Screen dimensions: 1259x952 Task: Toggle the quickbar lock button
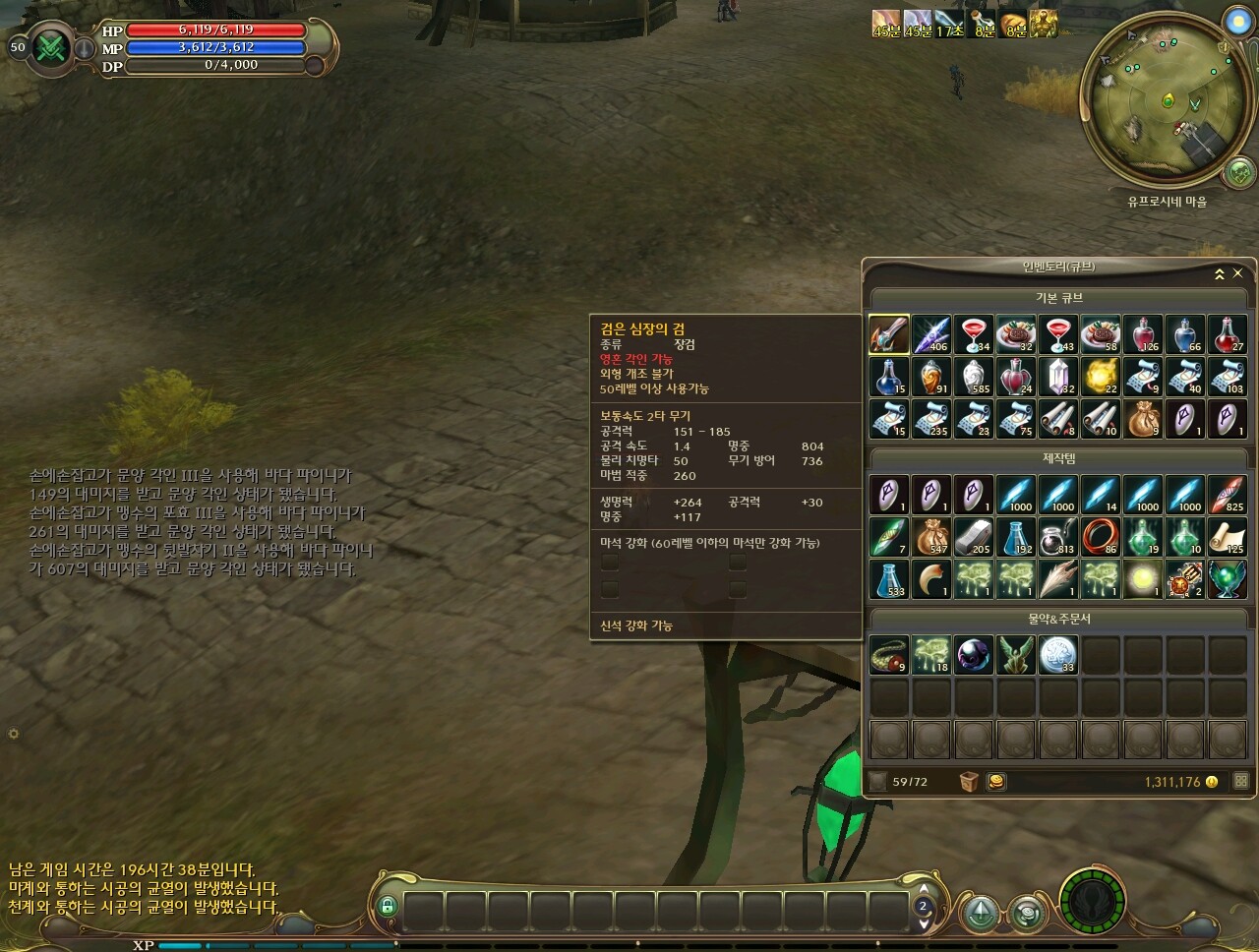387,906
